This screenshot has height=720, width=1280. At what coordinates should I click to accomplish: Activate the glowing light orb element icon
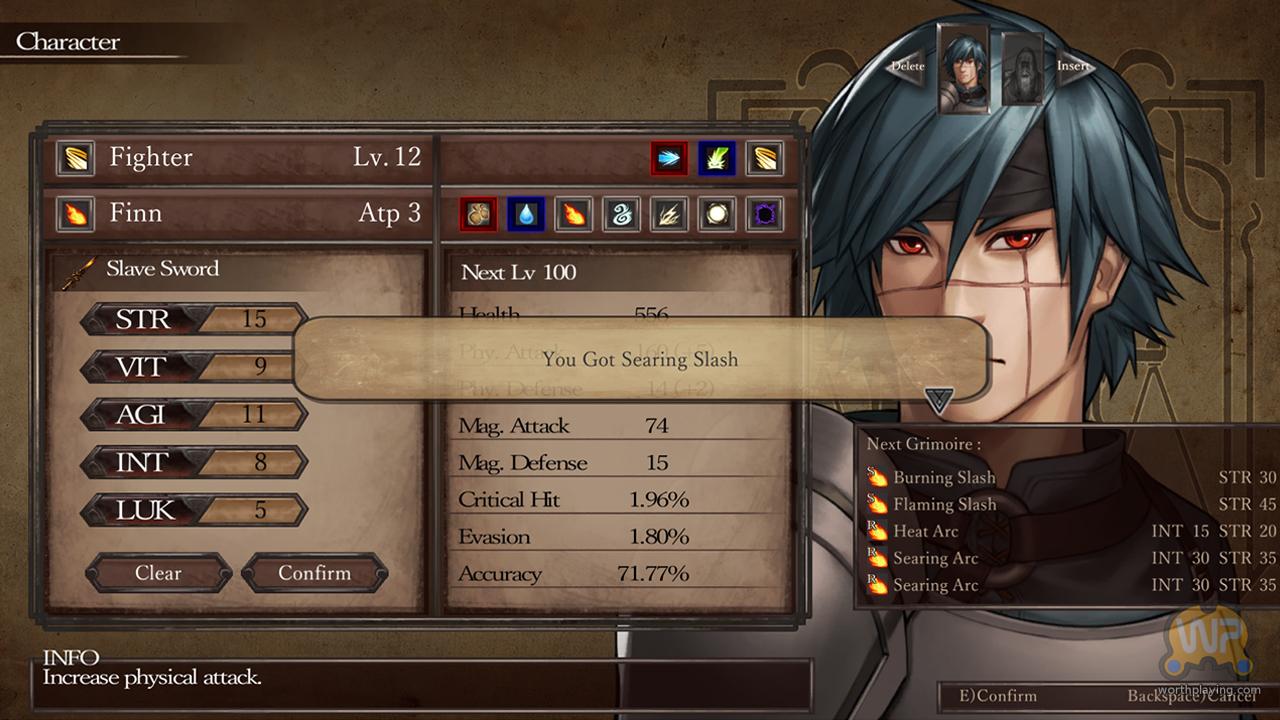coord(717,214)
